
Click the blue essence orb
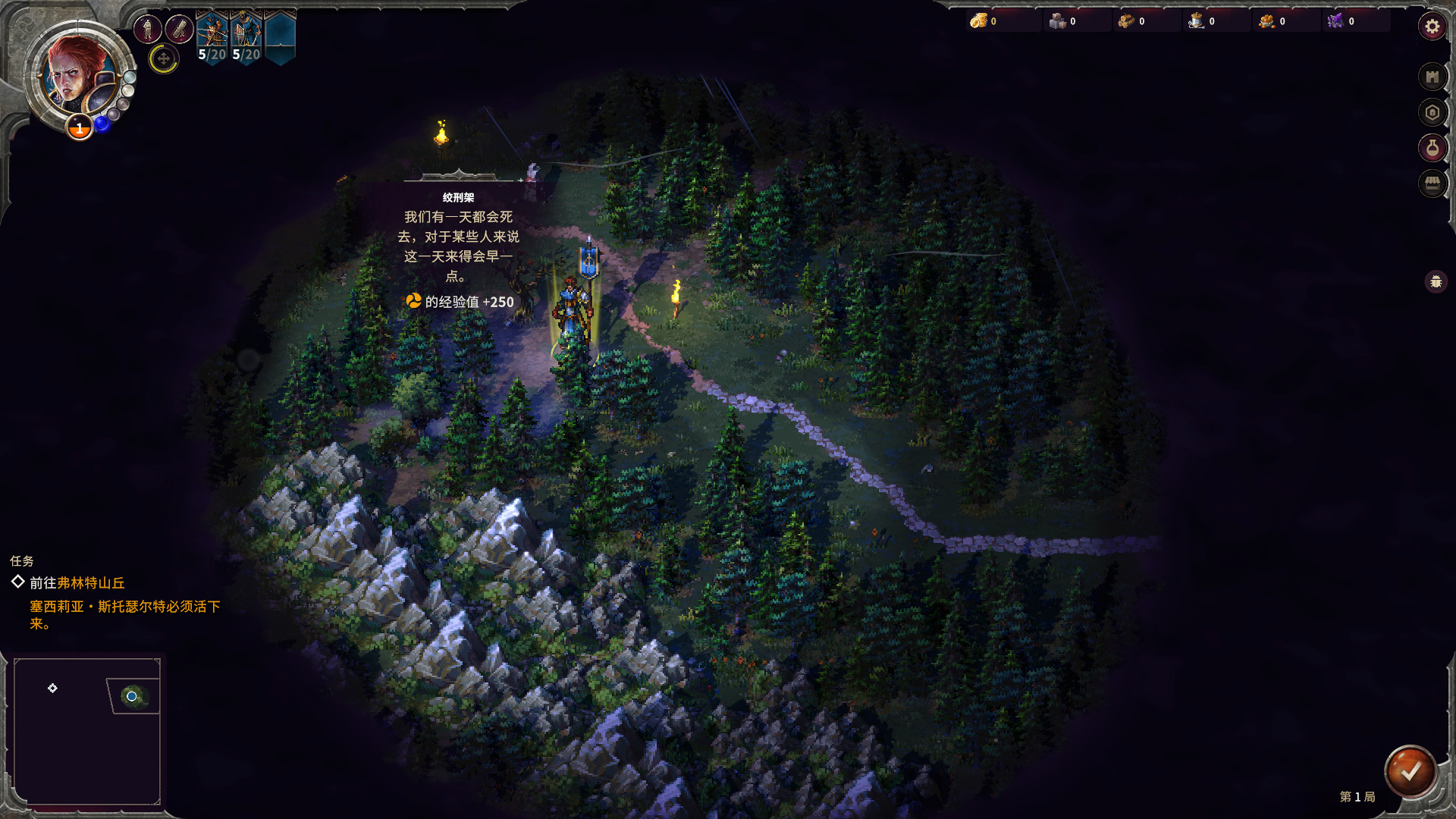coord(102,124)
